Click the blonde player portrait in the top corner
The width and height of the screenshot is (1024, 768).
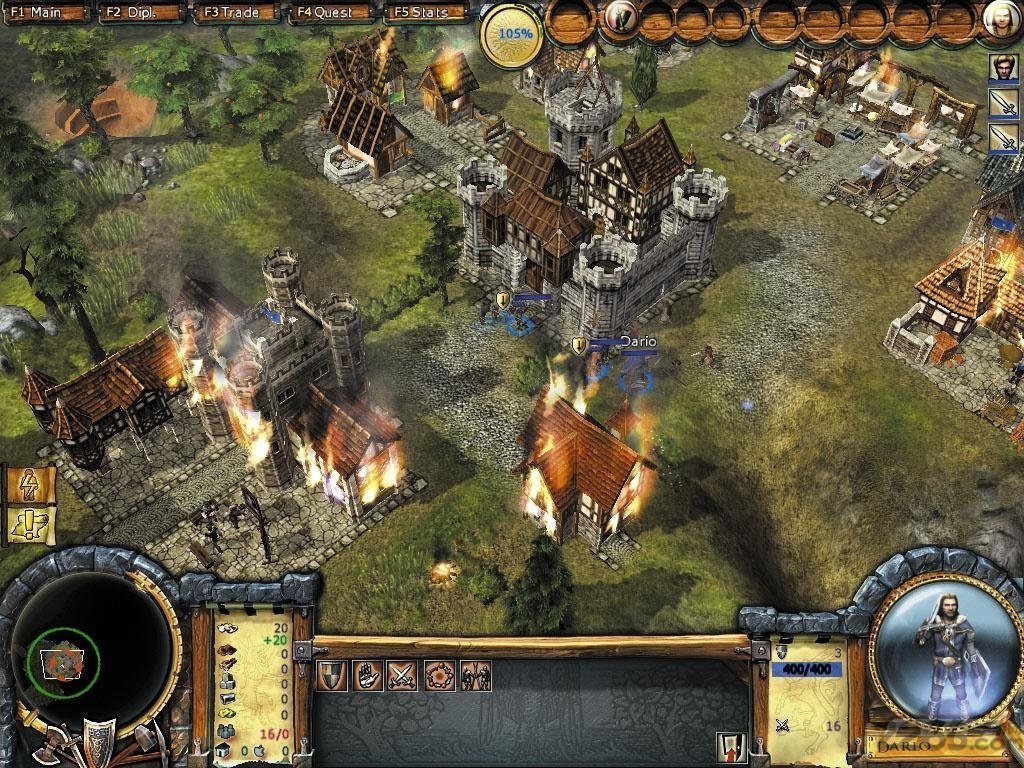[1001, 19]
